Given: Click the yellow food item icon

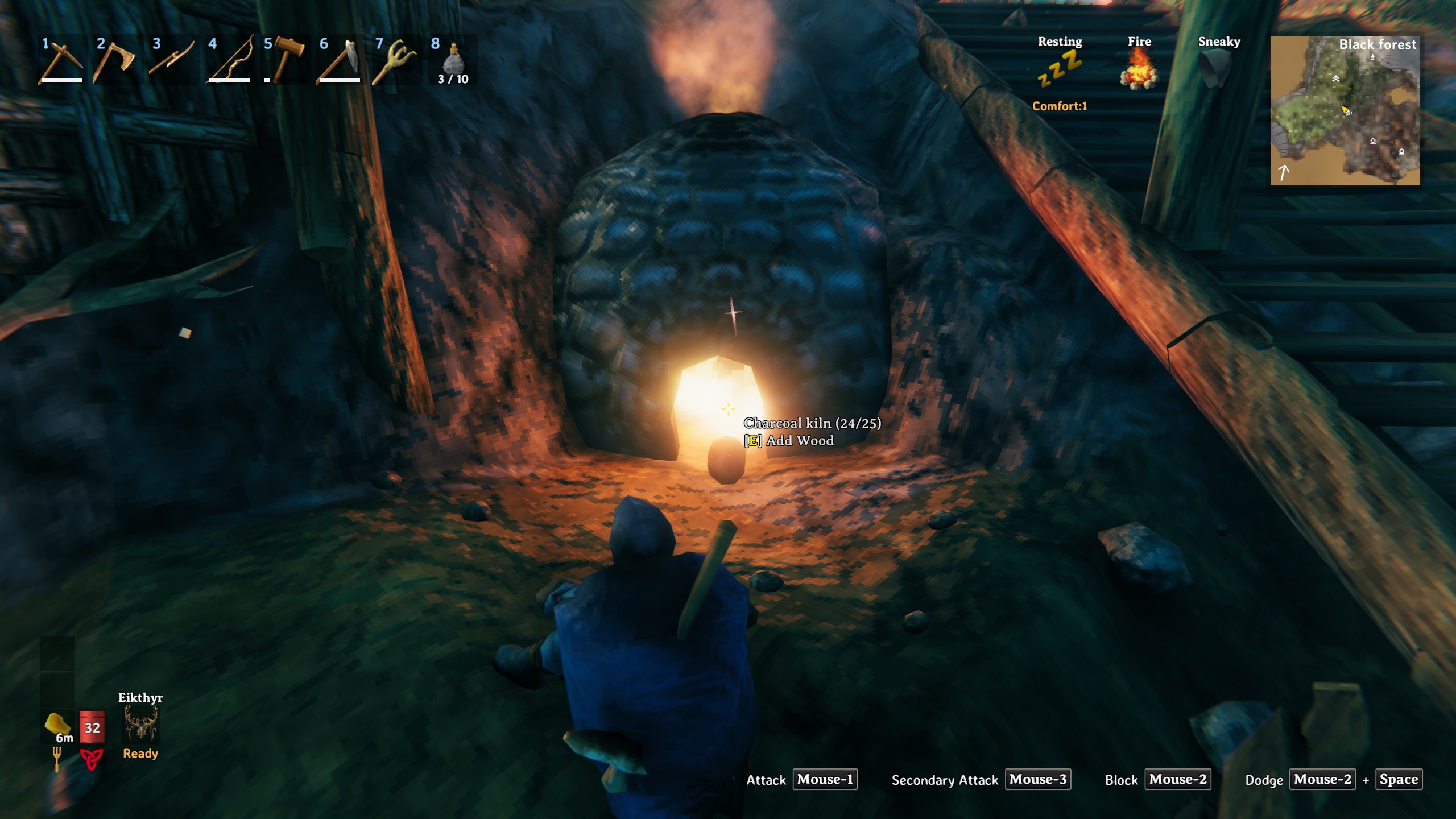Looking at the screenshot, I should click(57, 724).
